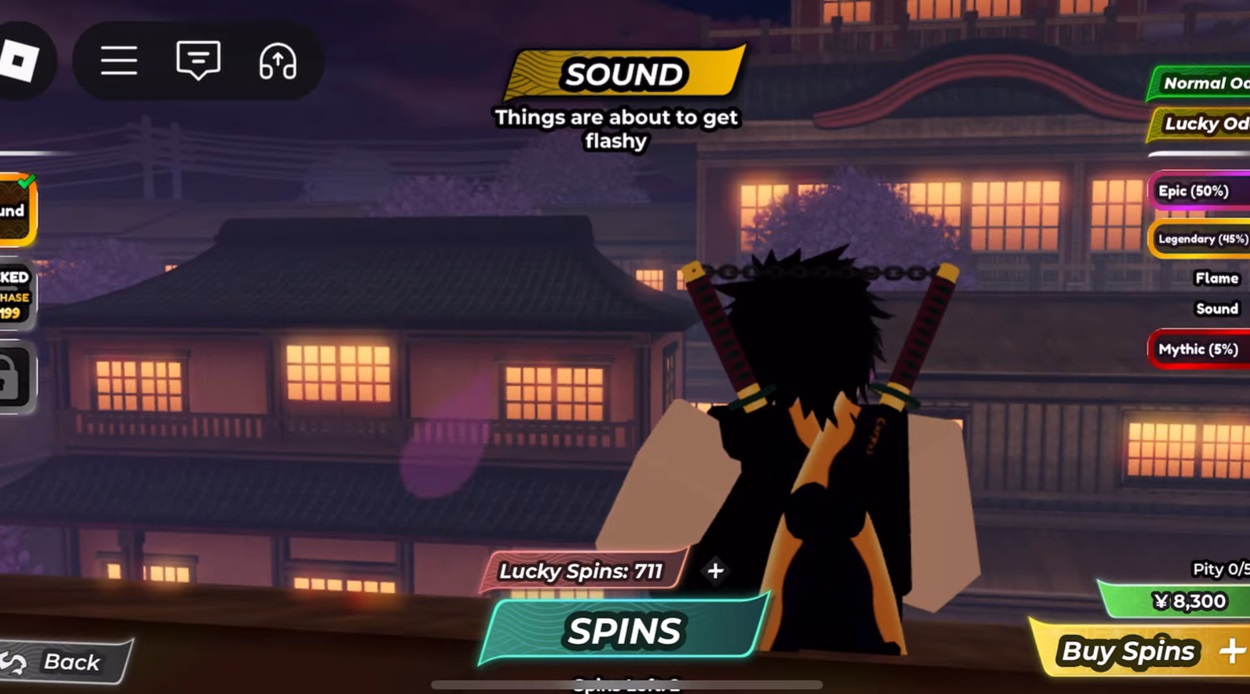Open the Buy Spins shop

coord(1140,651)
